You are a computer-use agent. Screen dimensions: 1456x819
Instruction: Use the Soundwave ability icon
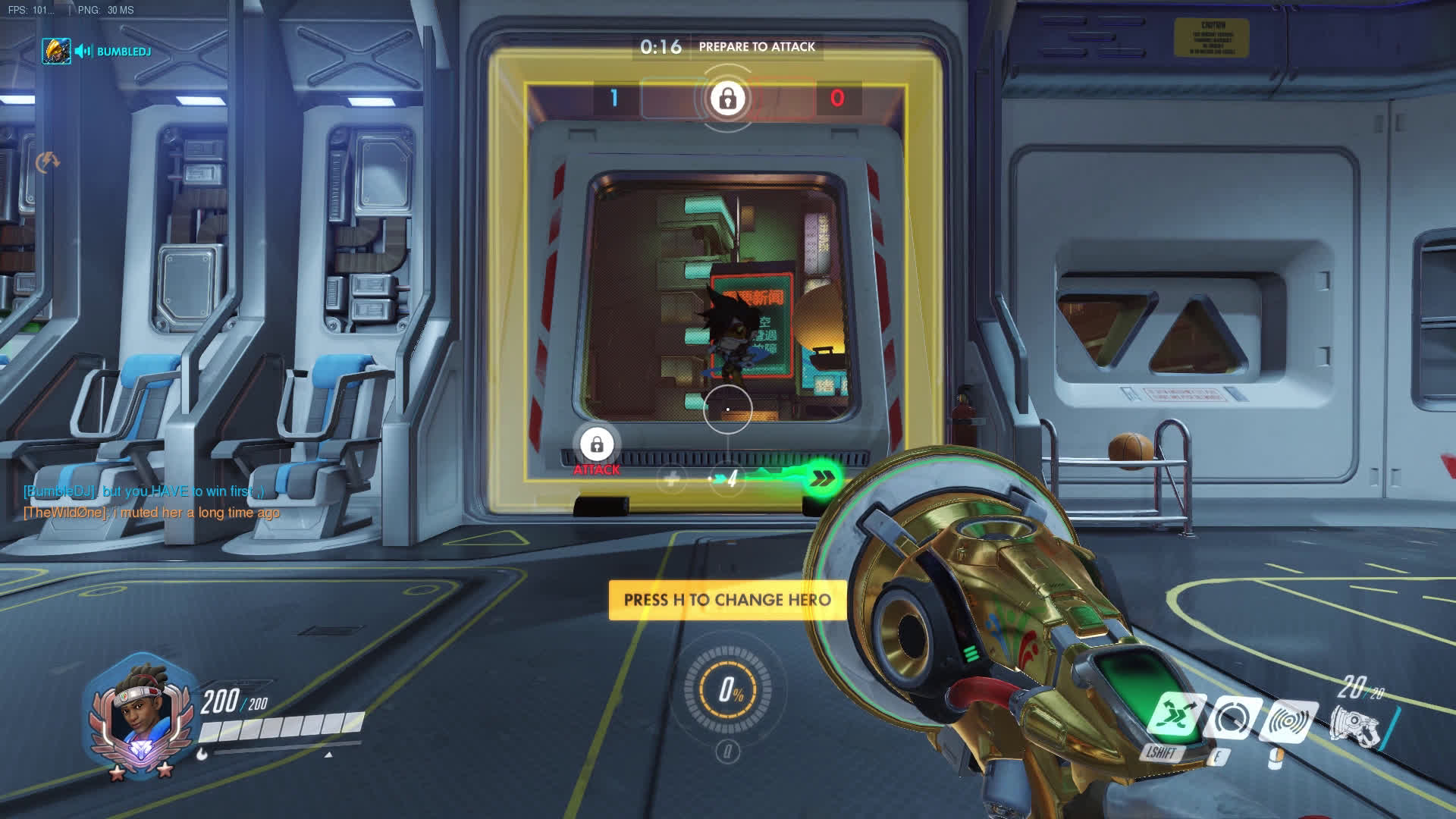pyautogui.click(x=1288, y=721)
